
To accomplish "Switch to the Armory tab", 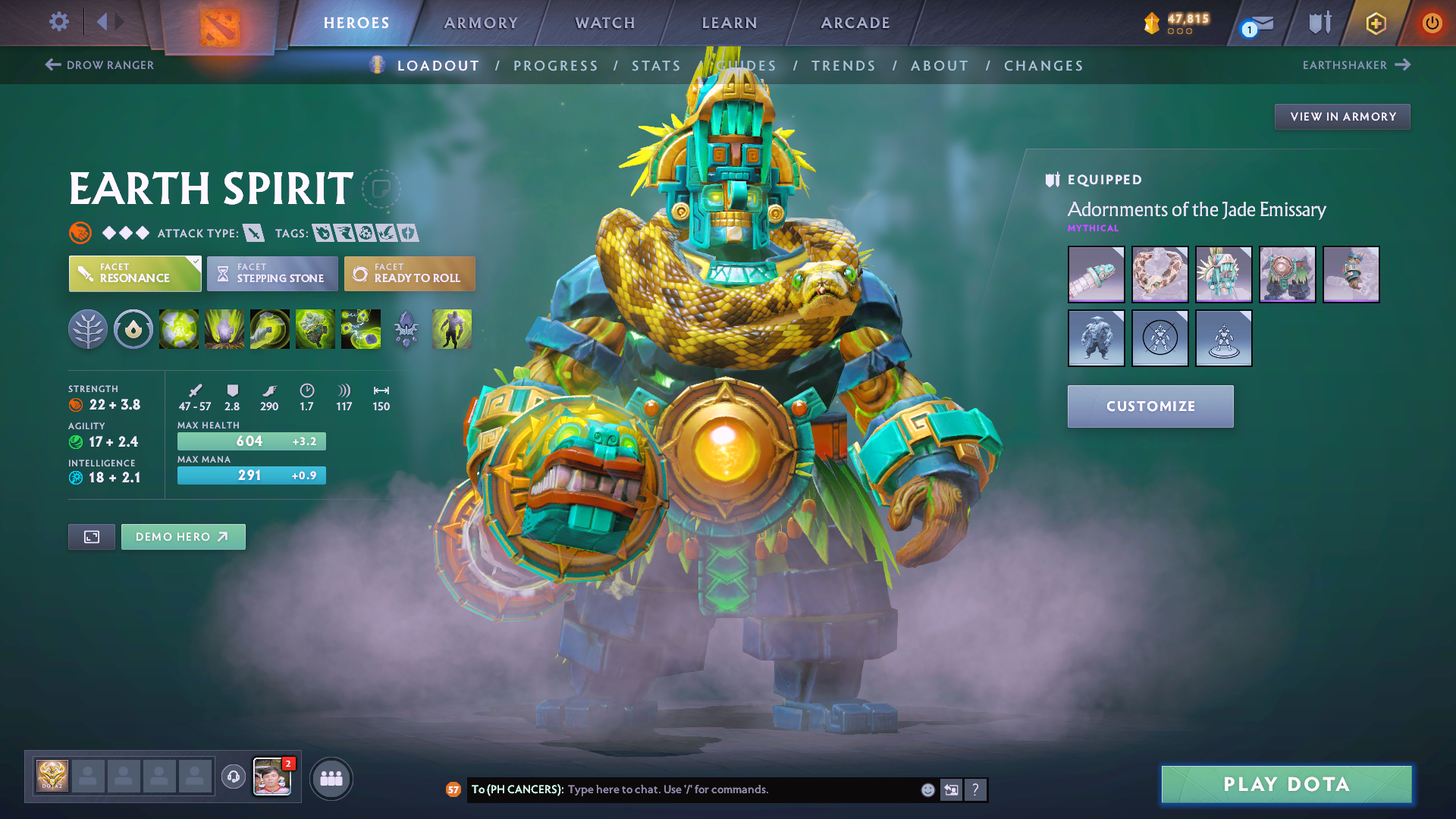I will [x=481, y=23].
